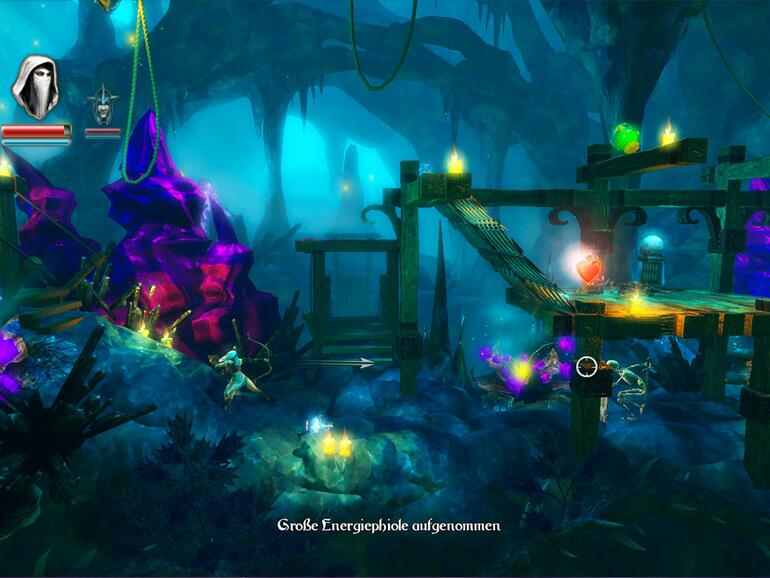Switch to the helmeted knight portrait
Image resolution: width=770 pixels, height=578 pixels.
tap(102, 104)
